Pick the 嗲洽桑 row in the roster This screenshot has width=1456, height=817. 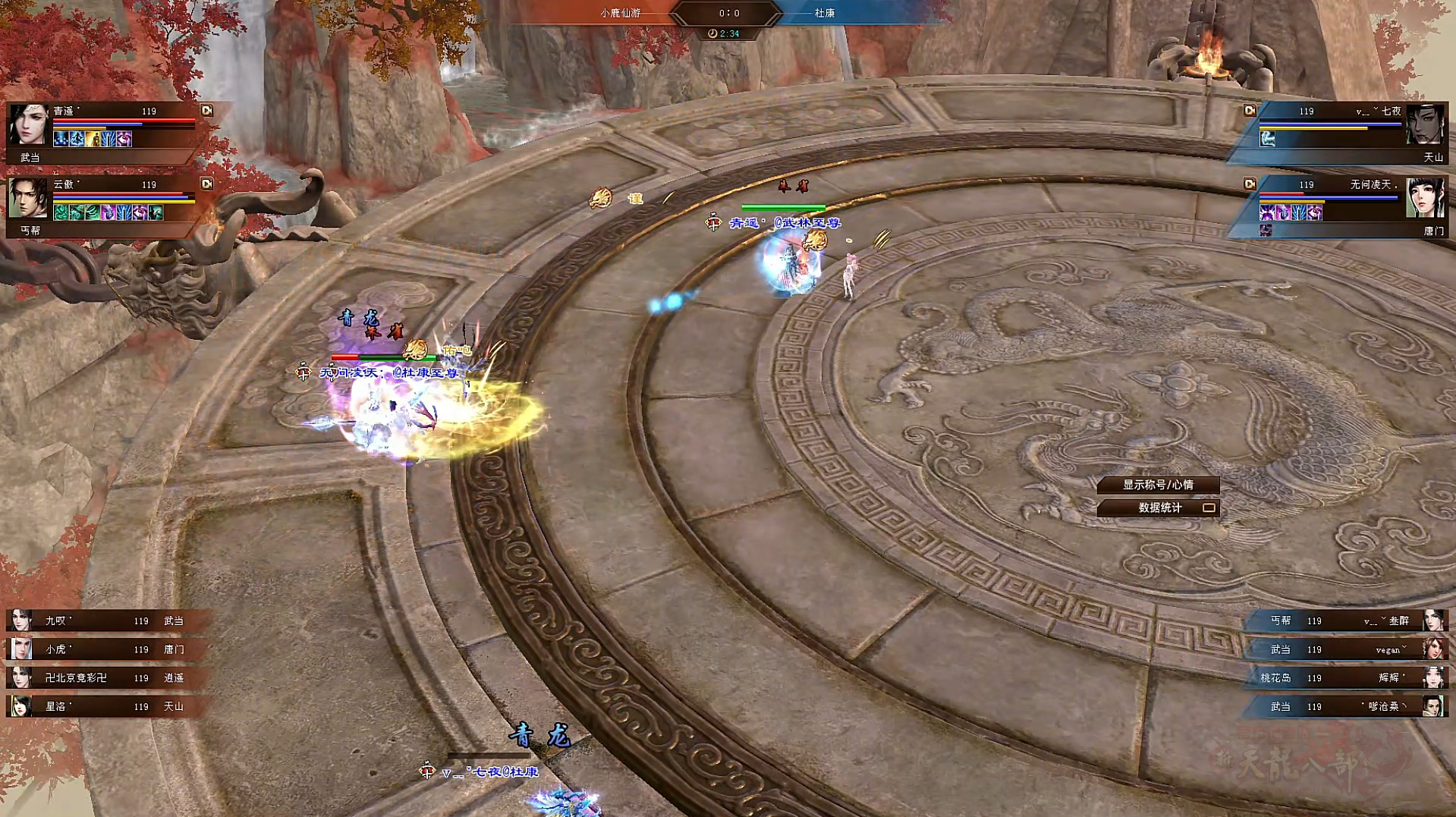tap(1347, 706)
